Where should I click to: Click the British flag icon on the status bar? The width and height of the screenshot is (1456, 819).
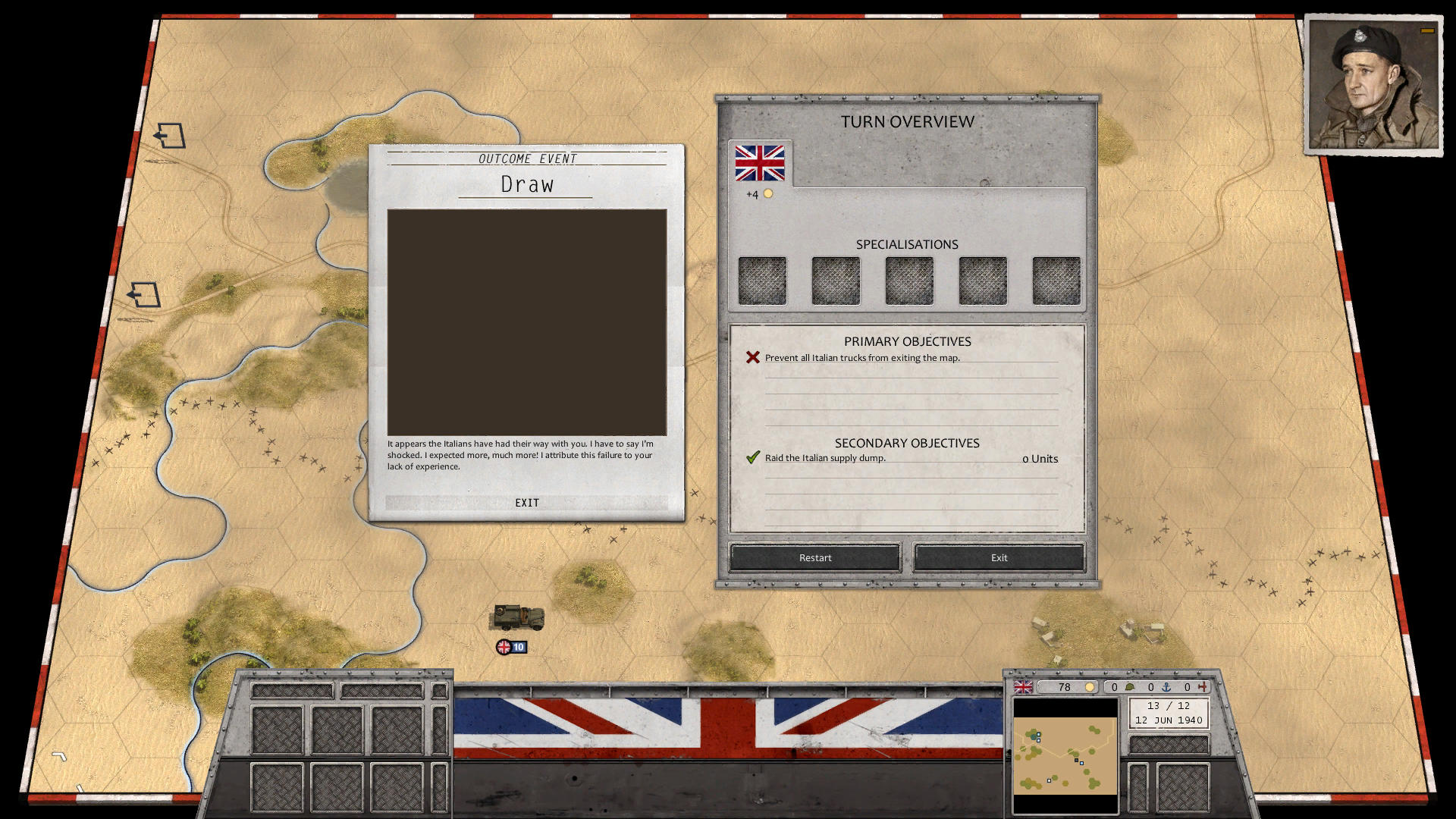[1023, 687]
